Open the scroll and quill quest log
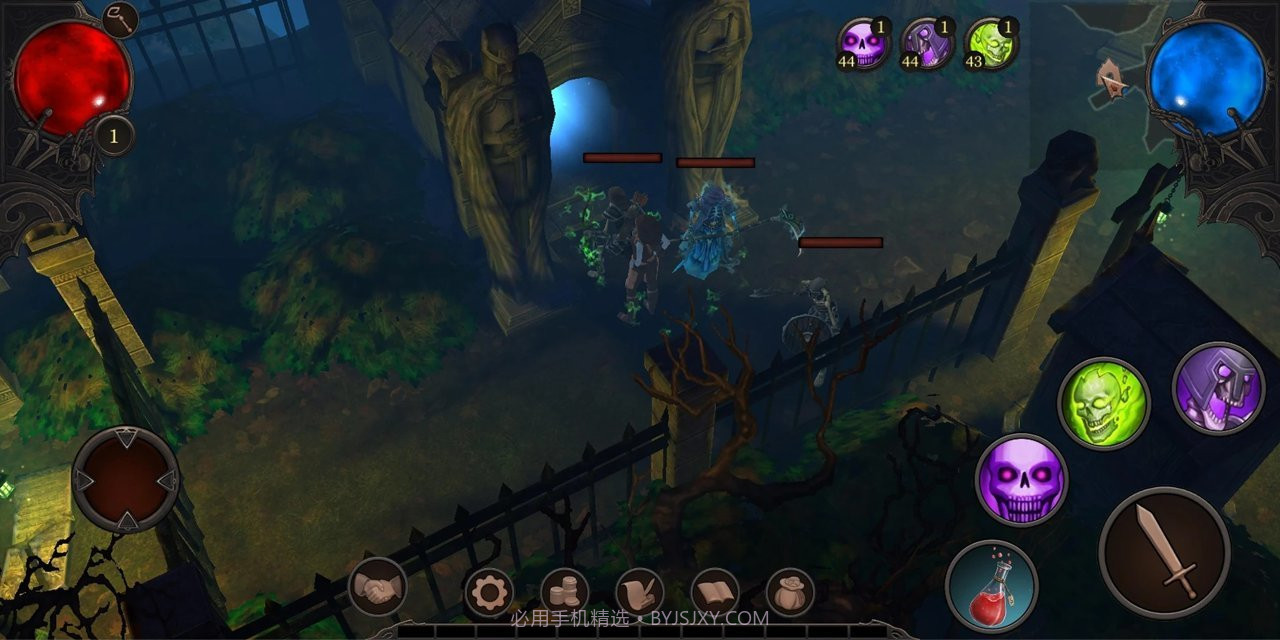Screen dimensions: 1280x640 (640, 593)
